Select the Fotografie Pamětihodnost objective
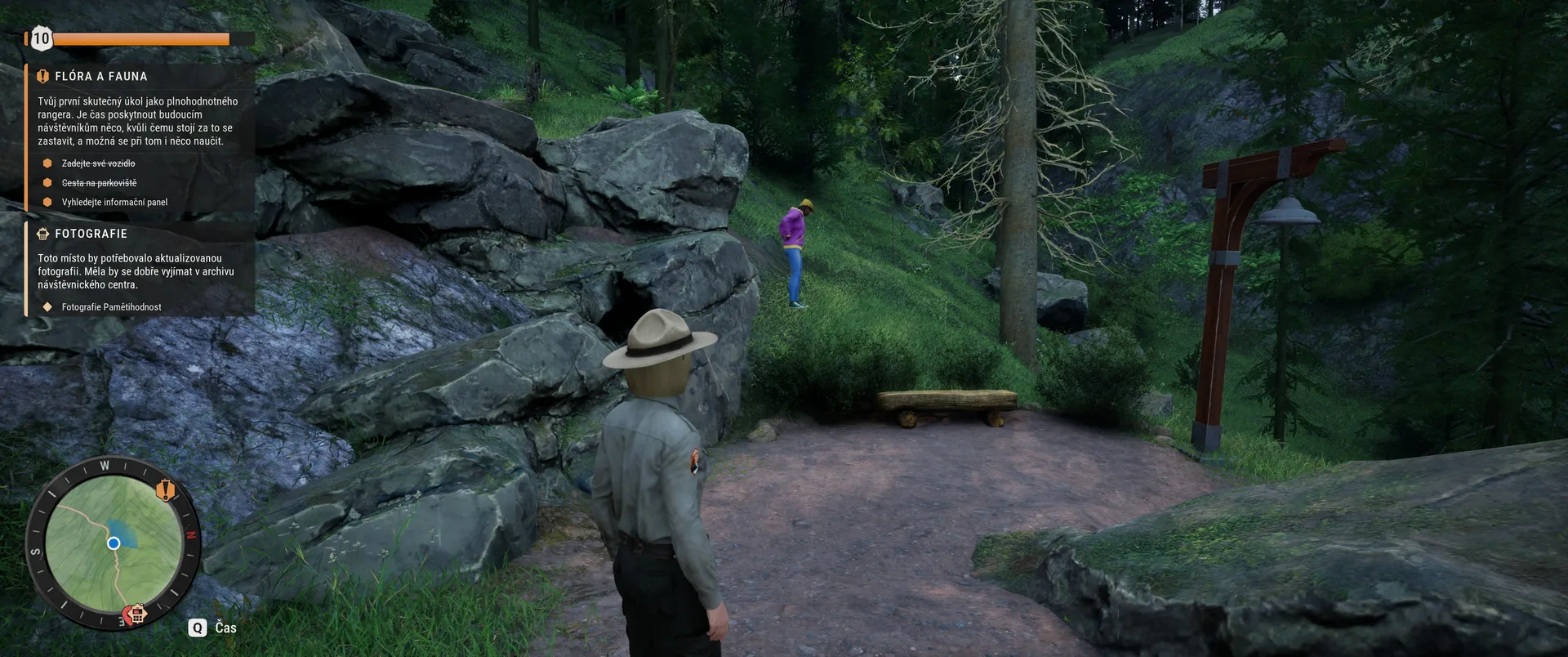The height and width of the screenshot is (657, 1568). (x=111, y=307)
